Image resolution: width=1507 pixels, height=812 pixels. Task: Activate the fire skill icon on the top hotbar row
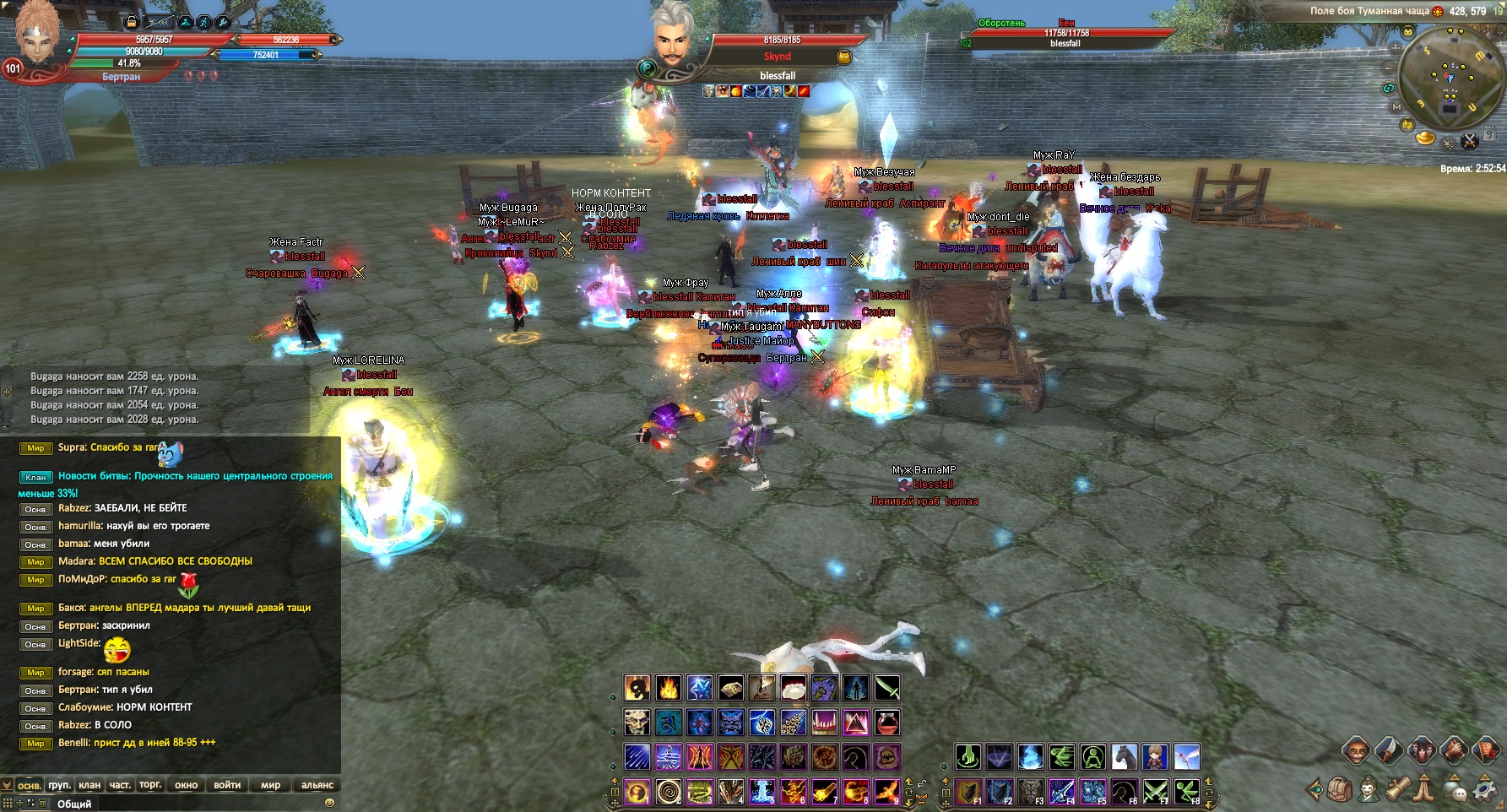tap(668, 688)
